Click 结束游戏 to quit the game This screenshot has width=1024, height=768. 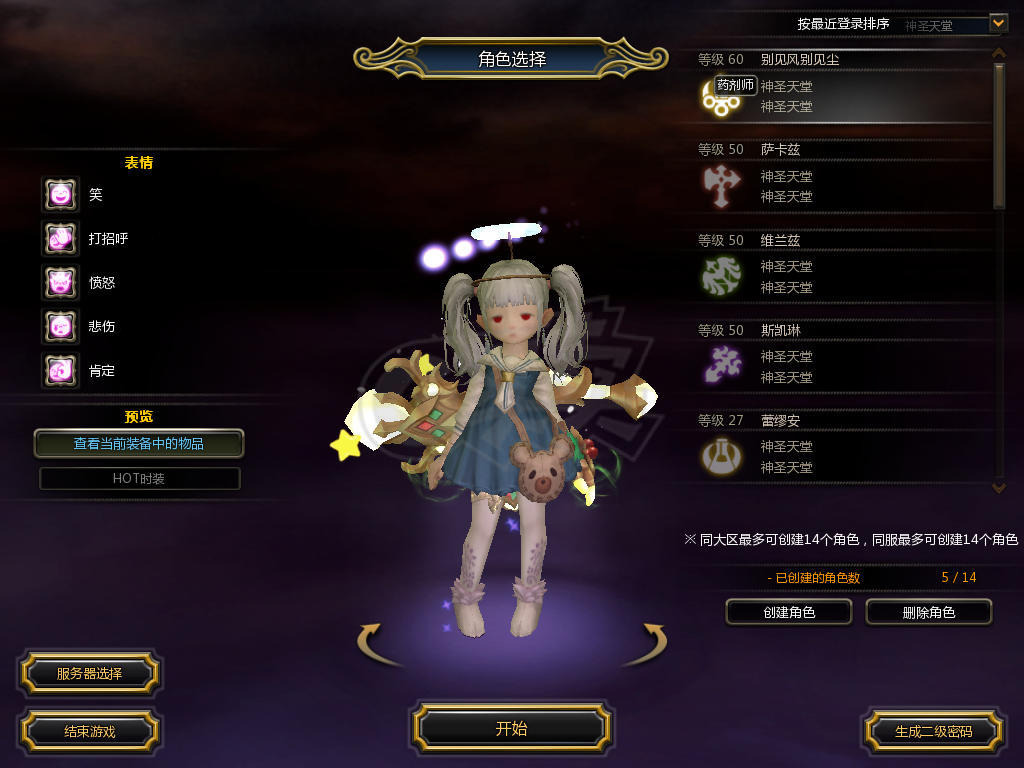point(89,731)
